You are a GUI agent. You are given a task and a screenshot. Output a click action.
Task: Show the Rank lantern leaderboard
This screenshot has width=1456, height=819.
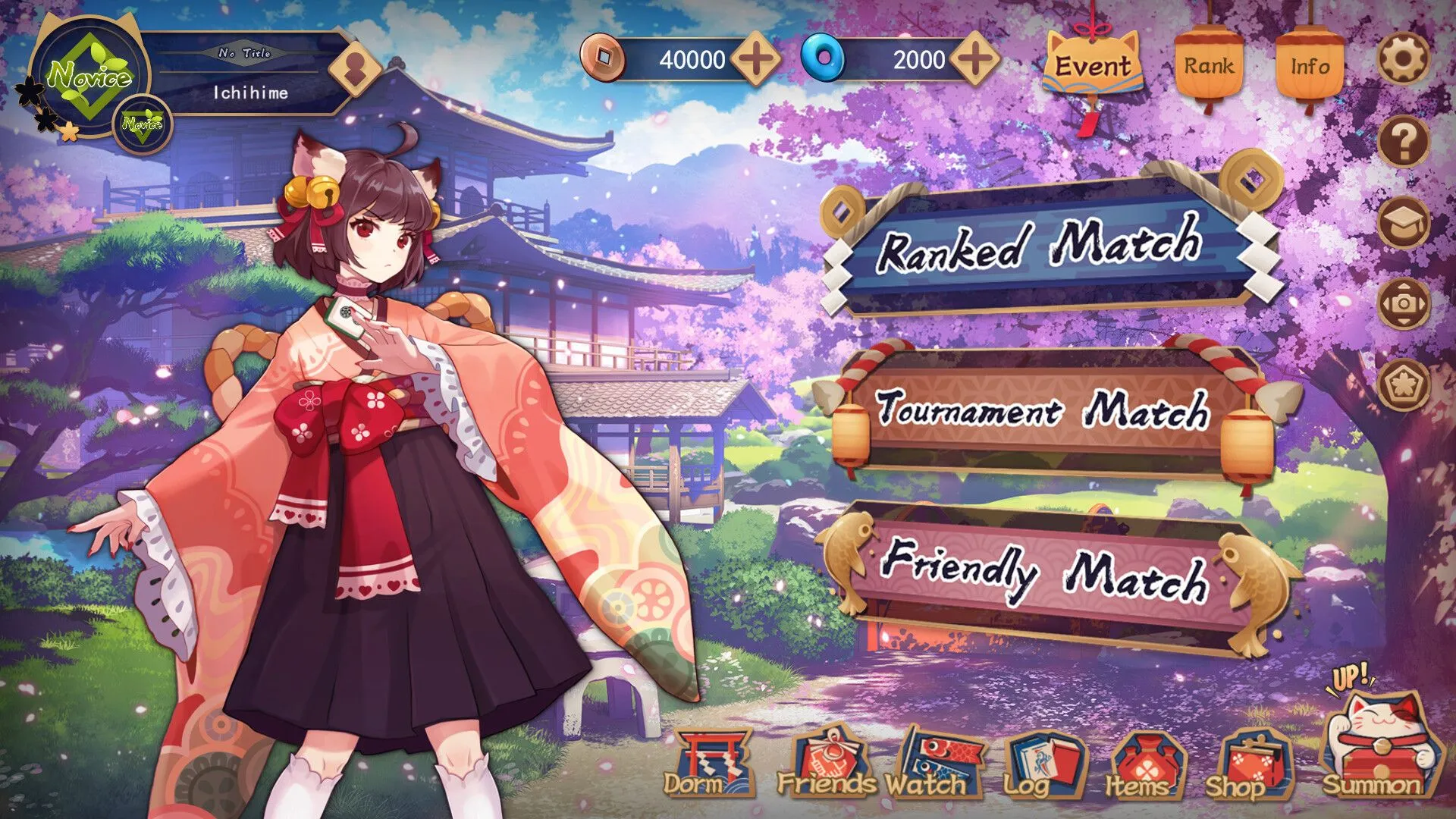pyautogui.click(x=1209, y=67)
